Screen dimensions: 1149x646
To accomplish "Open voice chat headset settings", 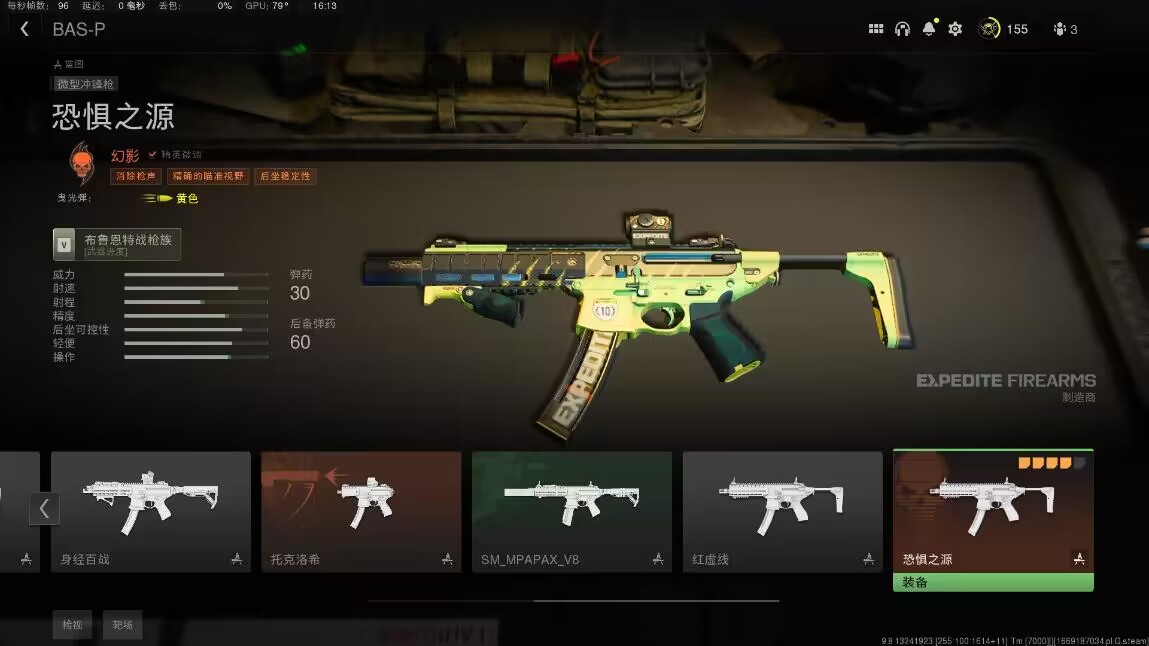I will click(x=902, y=29).
